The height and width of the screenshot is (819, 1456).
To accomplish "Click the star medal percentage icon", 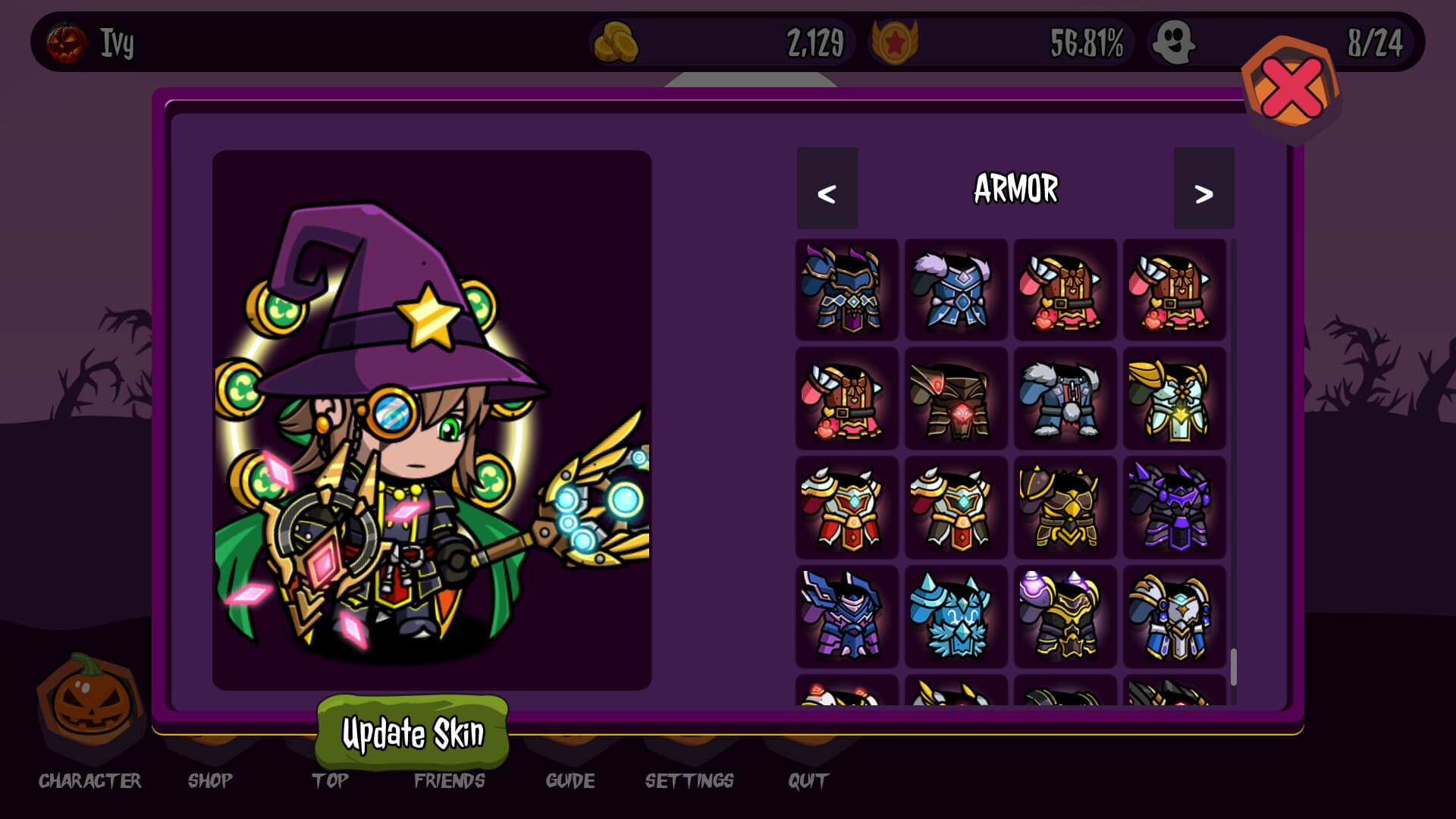I will pyautogui.click(x=895, y=43).
